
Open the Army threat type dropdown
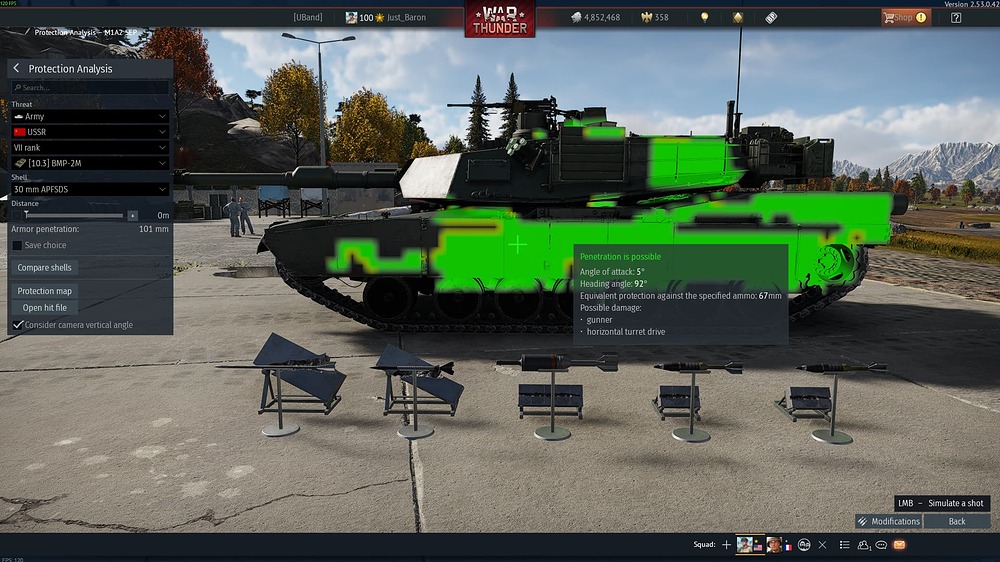click(90, 116)
